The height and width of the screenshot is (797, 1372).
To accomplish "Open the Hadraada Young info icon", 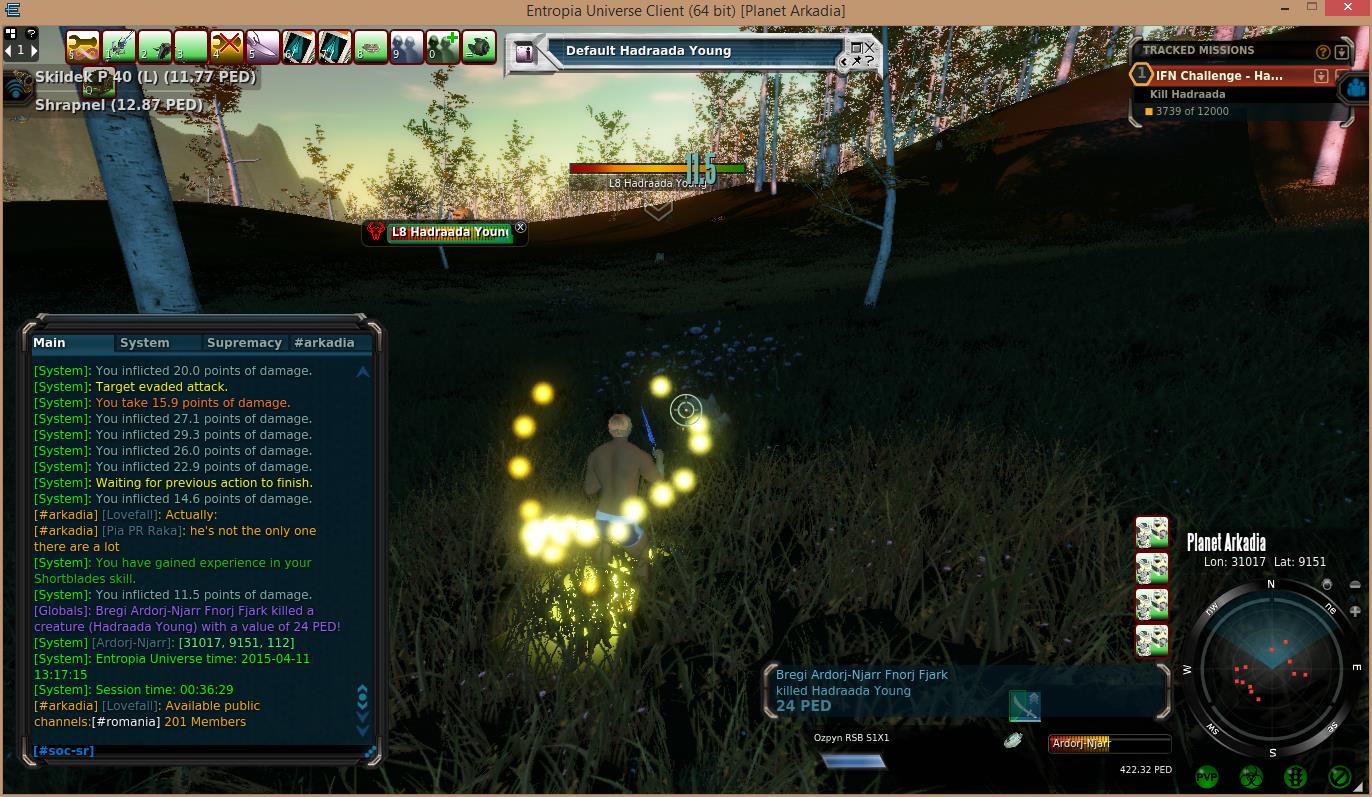I will pos(525,53).
